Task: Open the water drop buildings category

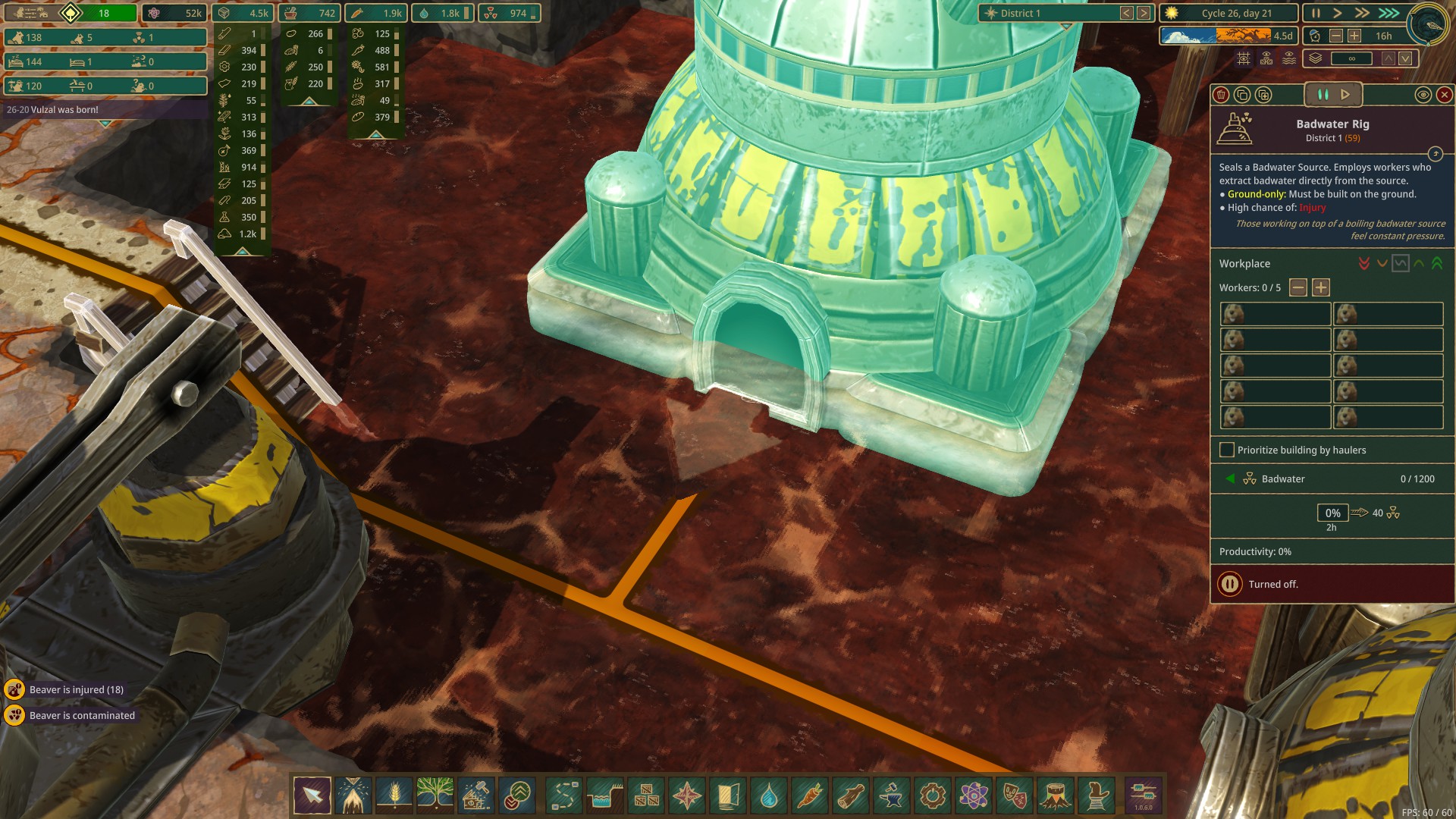Action: click(769, 795)
